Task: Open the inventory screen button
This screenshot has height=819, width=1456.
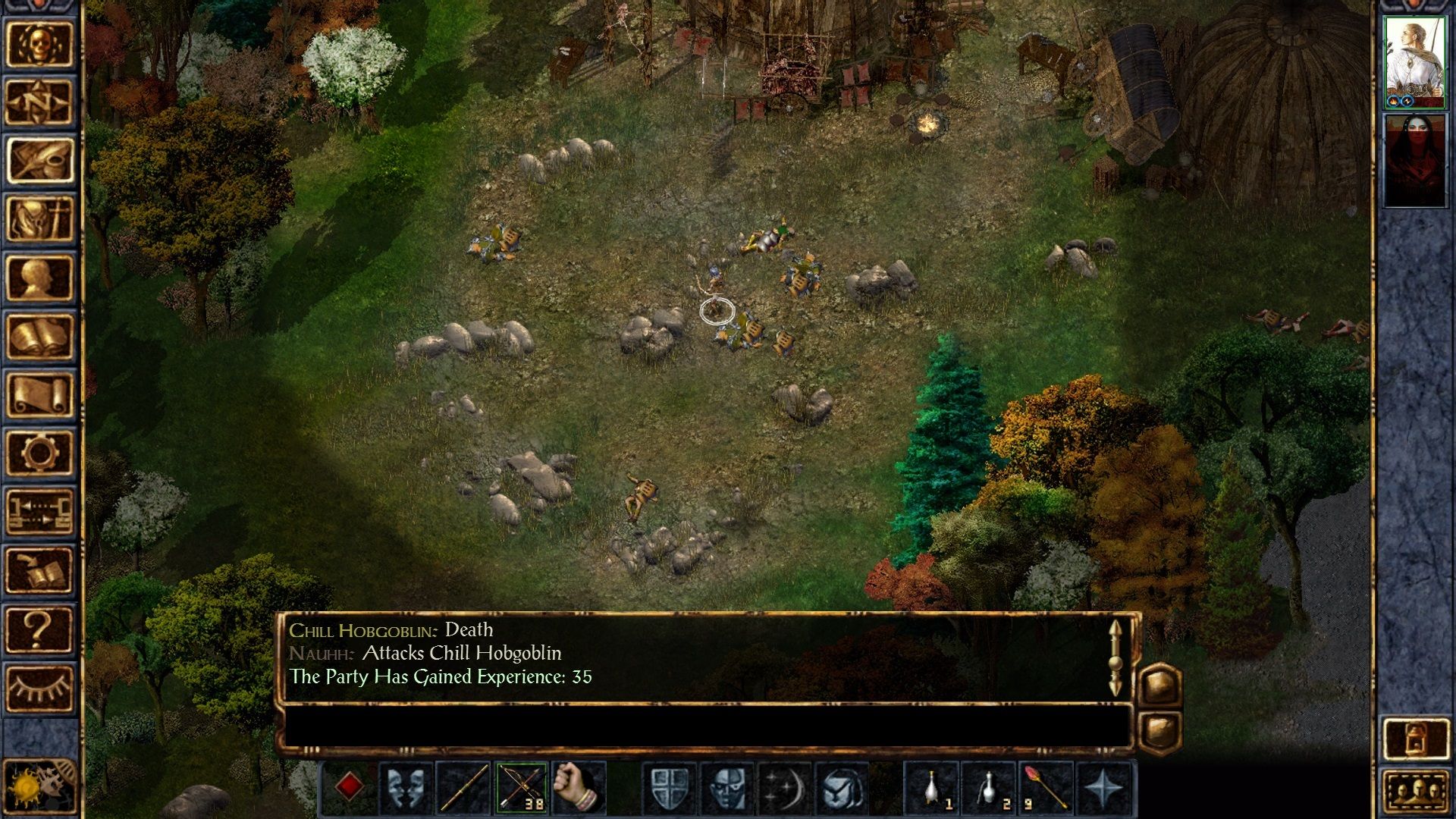Action: pyautogui.click(x=39, y=218)
